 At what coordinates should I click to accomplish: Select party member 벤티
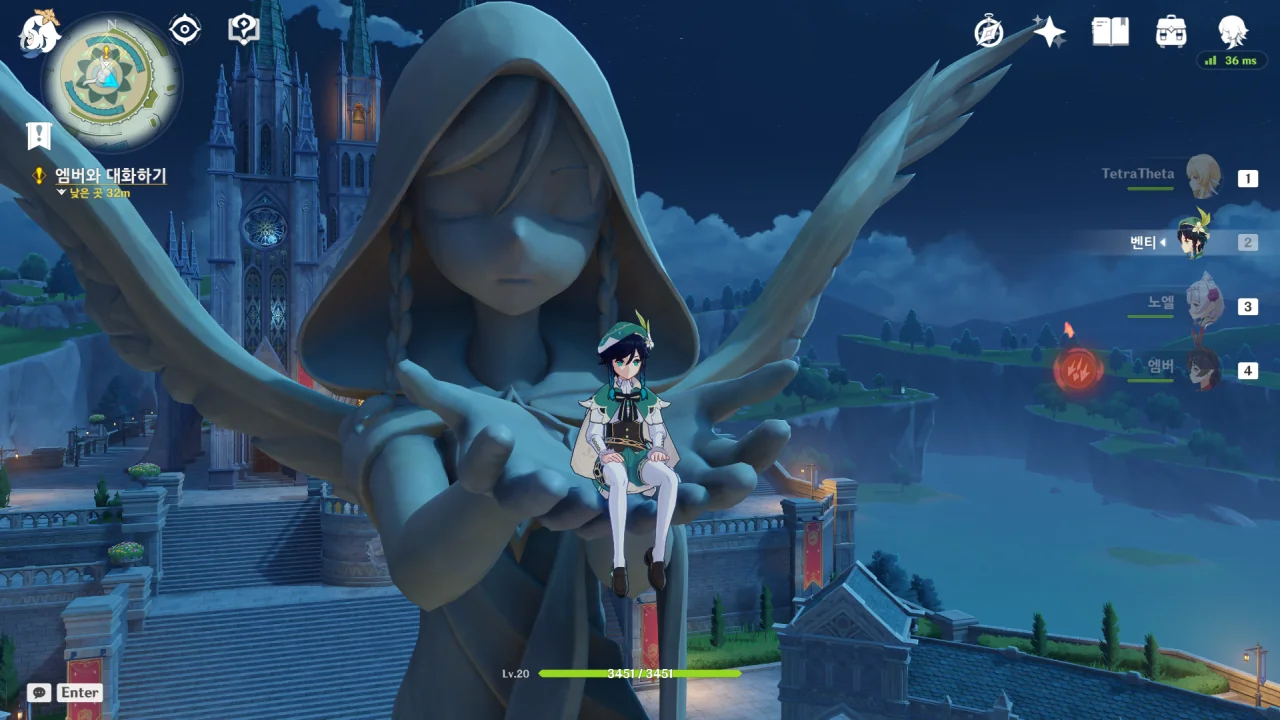1194,240
